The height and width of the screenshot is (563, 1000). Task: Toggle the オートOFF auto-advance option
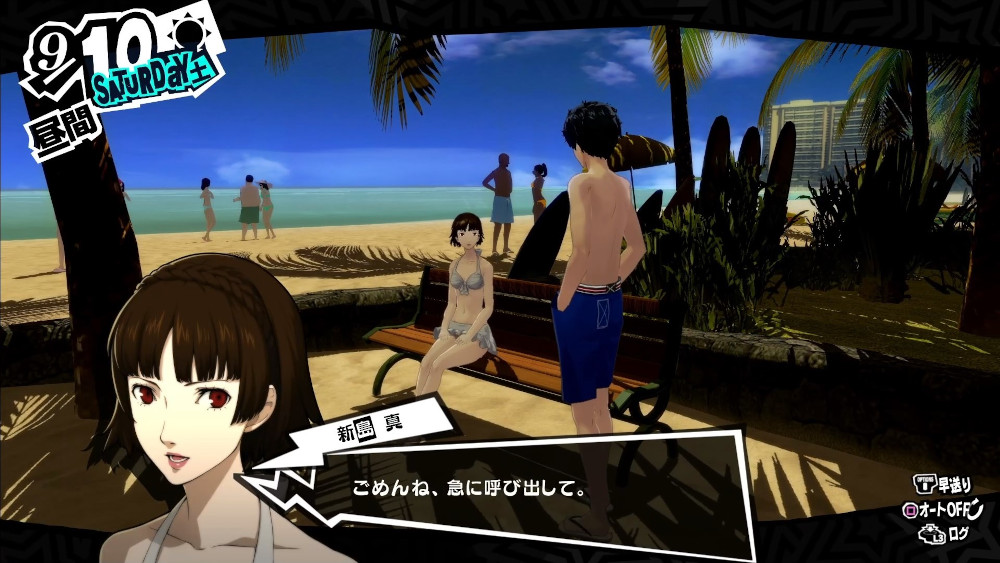(943, 510)
